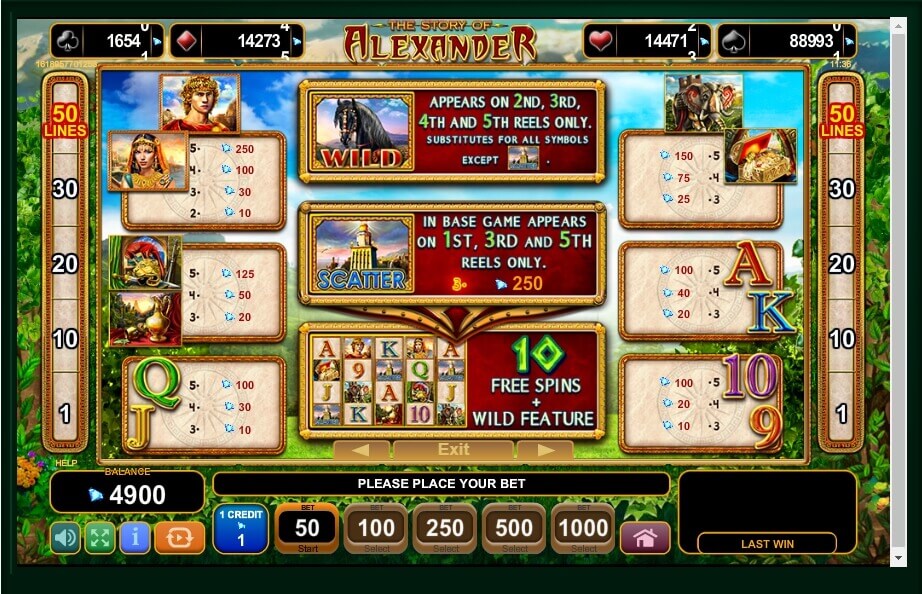The width and height of the screenshot is (922, 594).
Task: Select the 100 bet button
Action: point(376,528)
